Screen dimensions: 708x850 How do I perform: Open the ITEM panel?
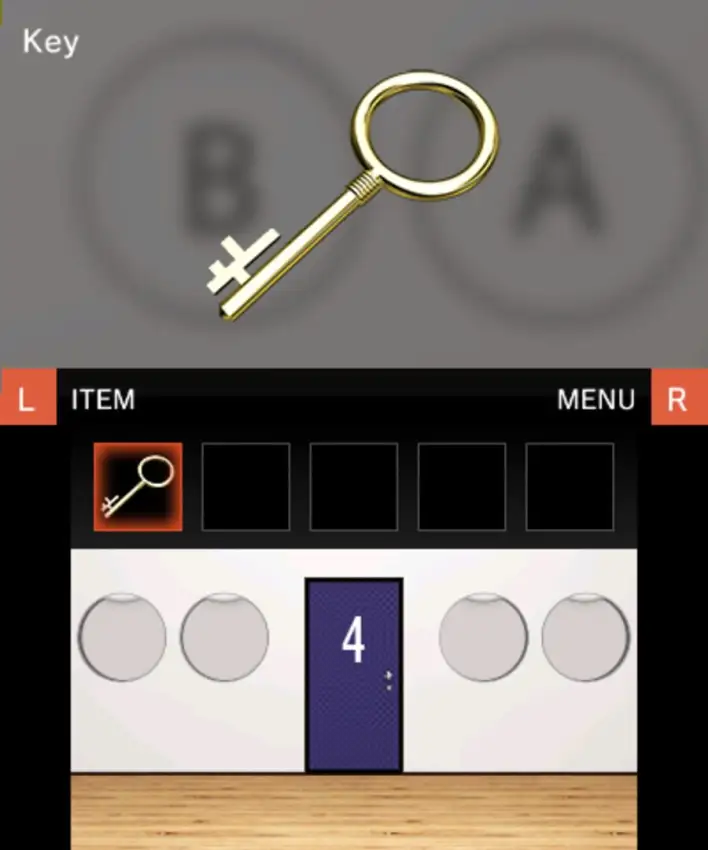(x=102, y=400)
